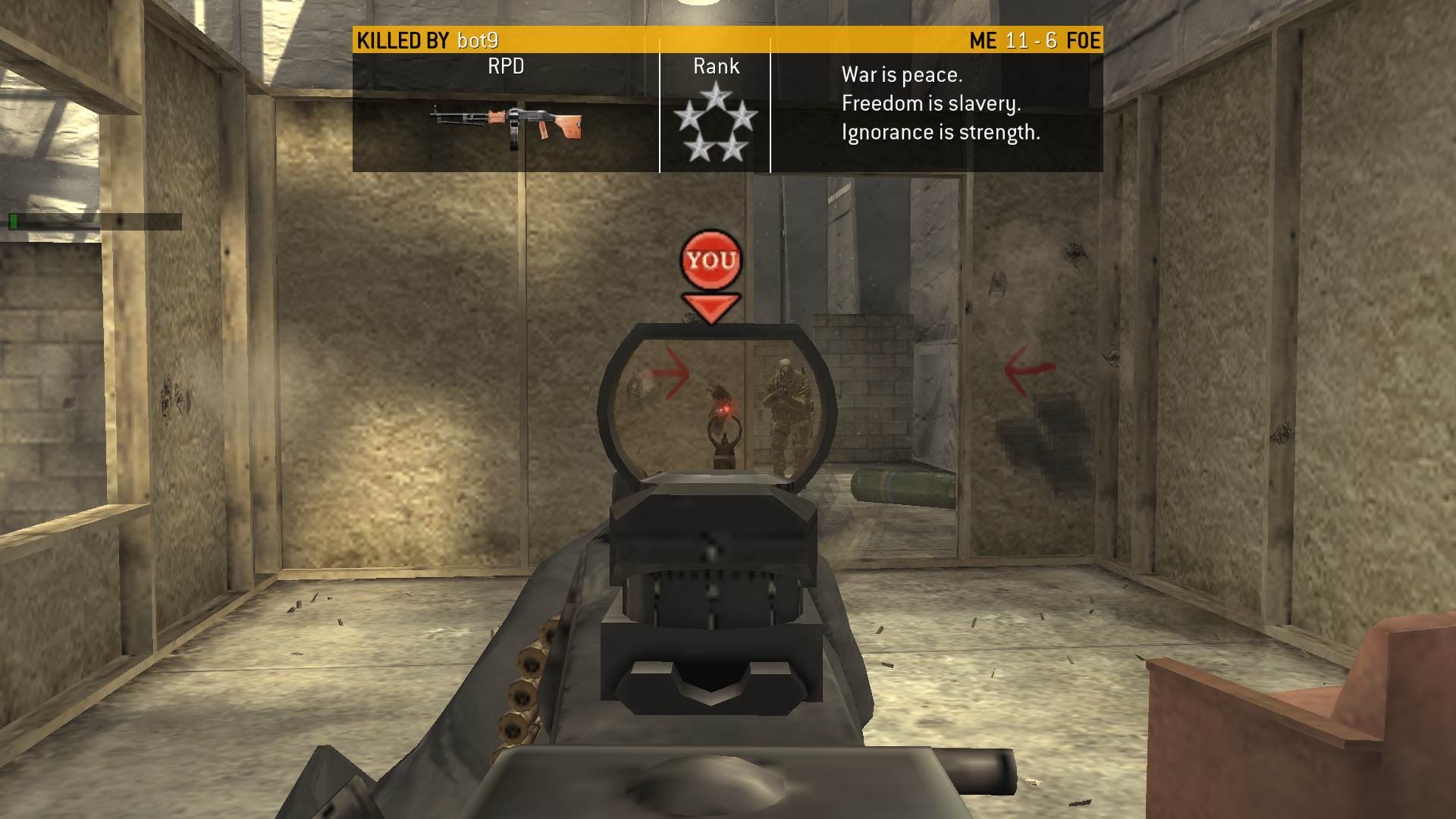Select killer name bot9 in the banner

click(478, 40)
